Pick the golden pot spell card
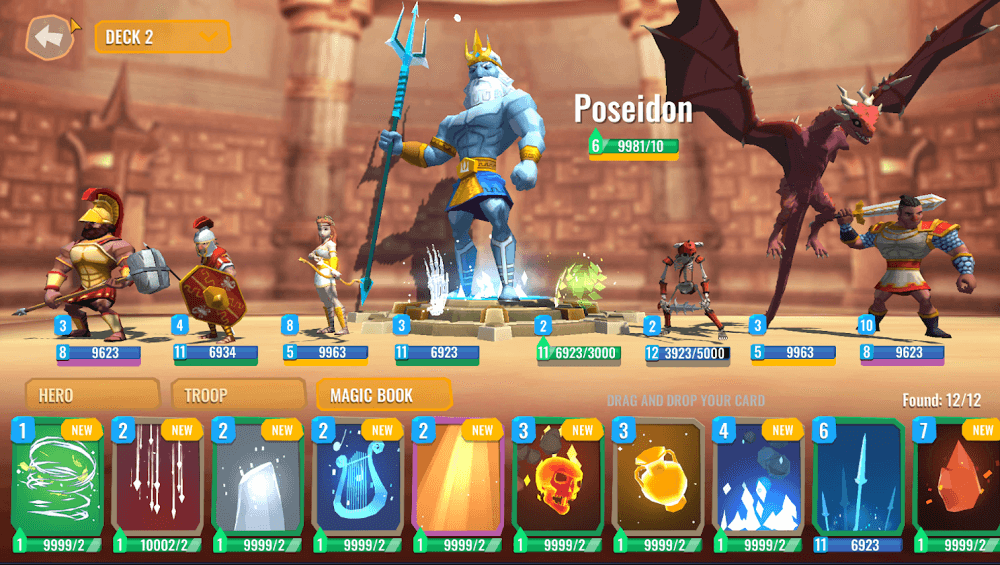Image resolution: width=1000 pixels, height=565 pixels. tap(657, 485)
